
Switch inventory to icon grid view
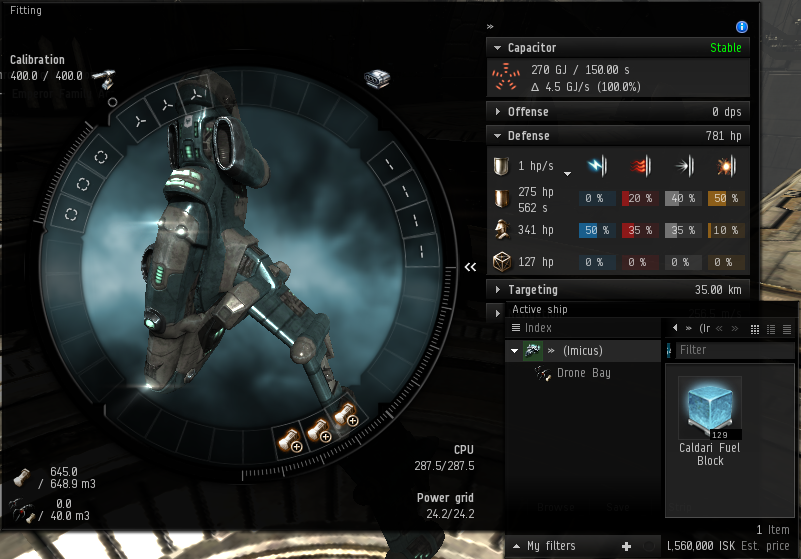[x=755, y=329]
